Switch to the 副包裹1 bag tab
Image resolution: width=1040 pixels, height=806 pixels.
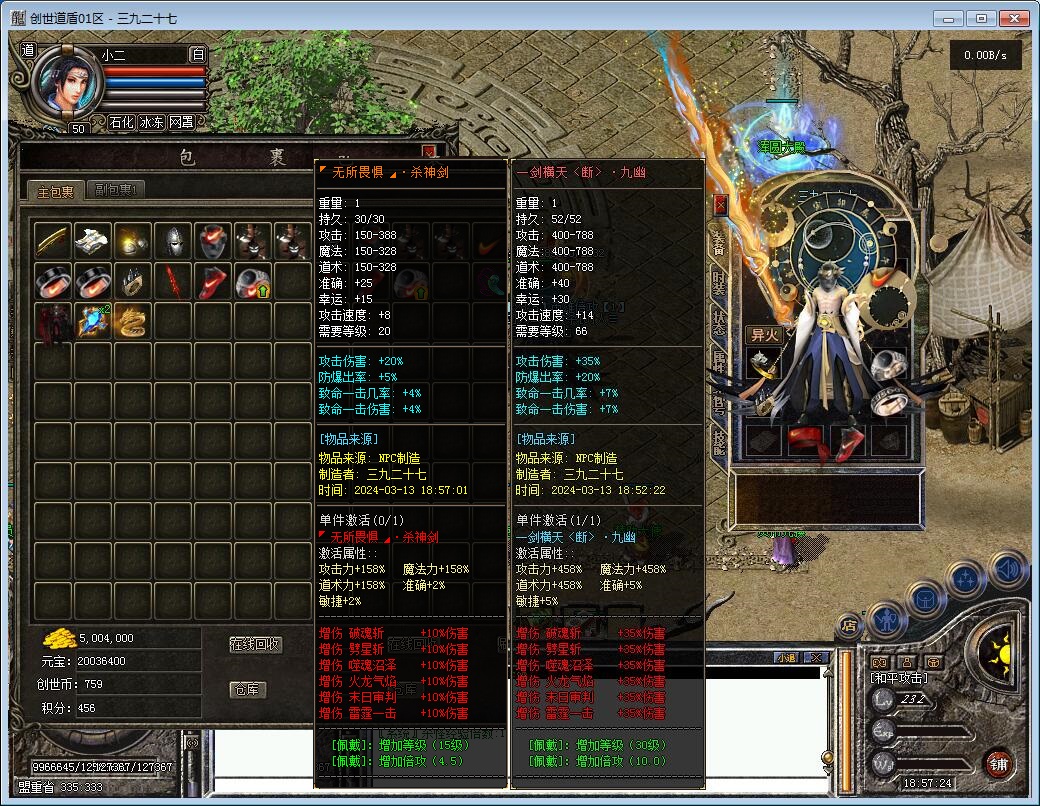coord(118,190)
